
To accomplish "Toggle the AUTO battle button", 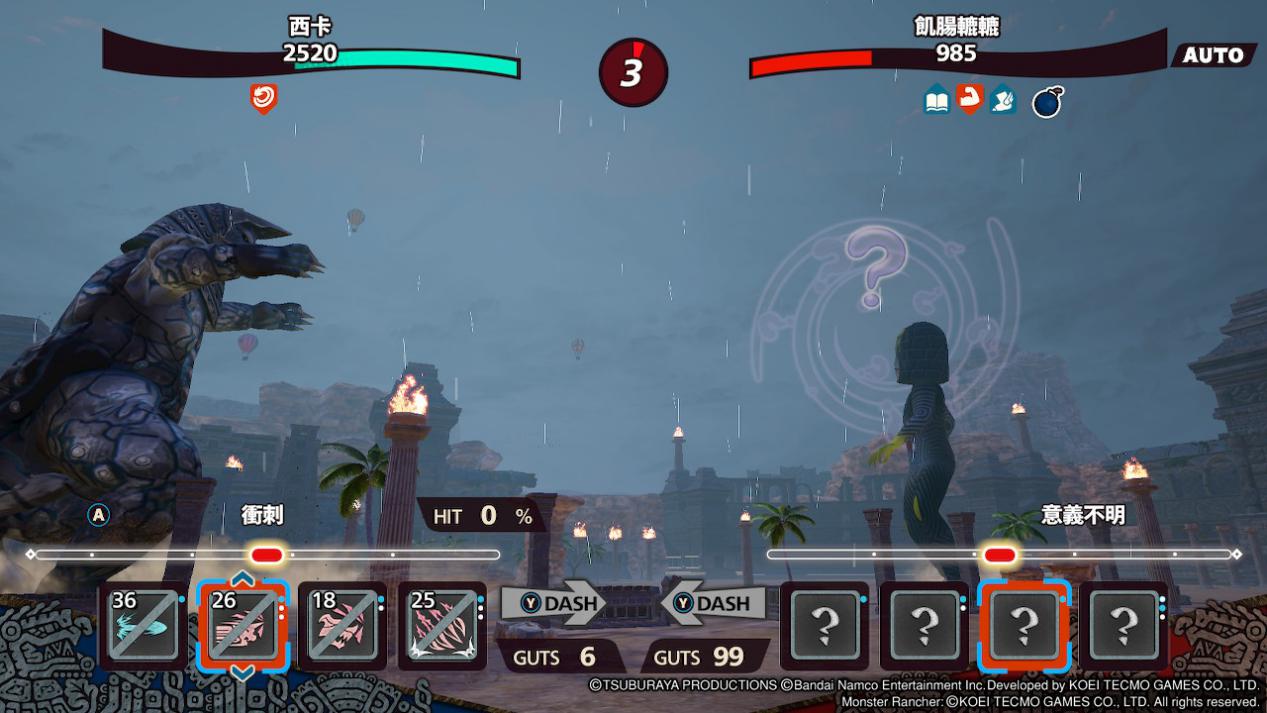I will (1212, 55).
